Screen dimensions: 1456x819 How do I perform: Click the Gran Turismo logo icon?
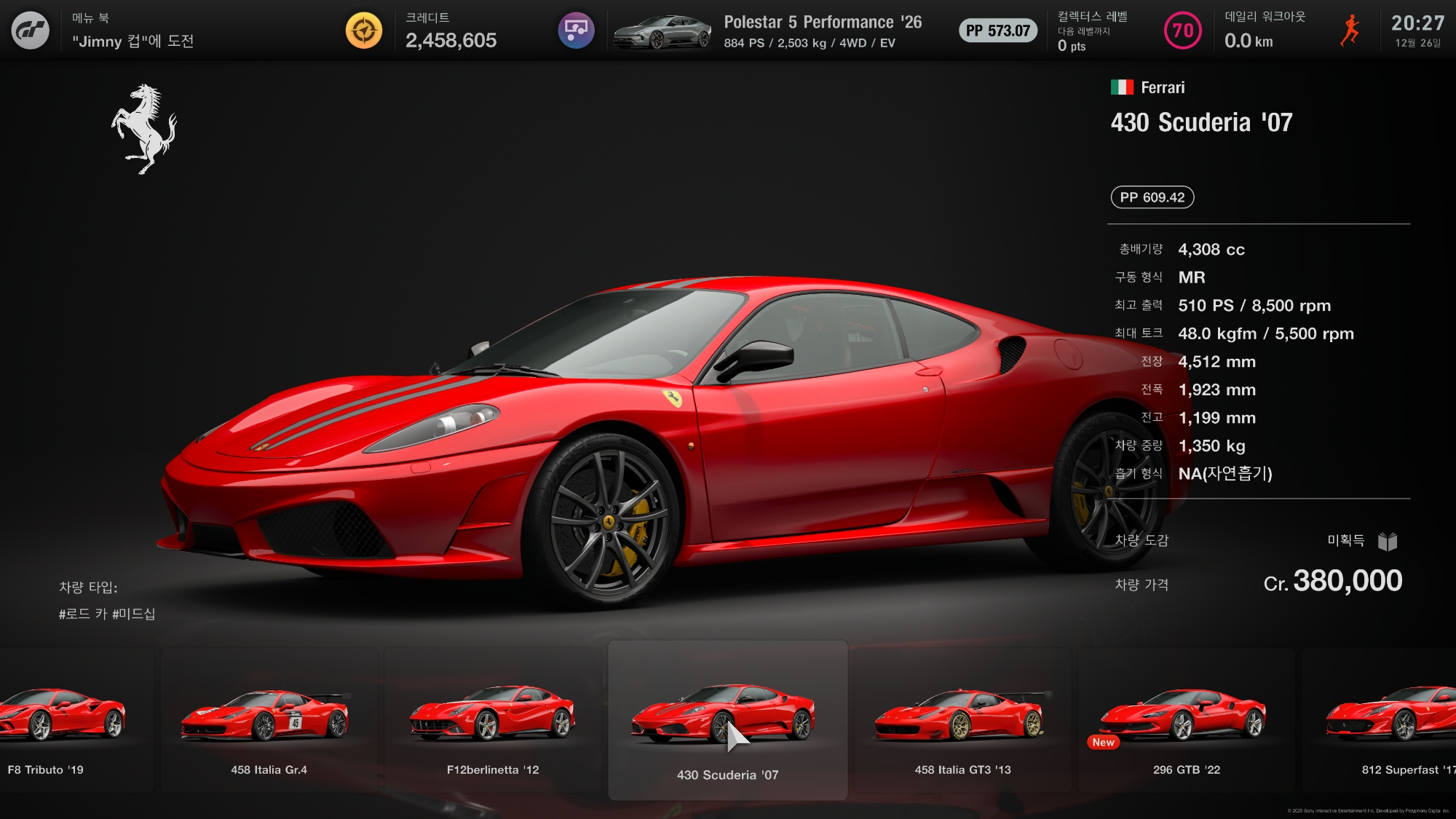coord(31,31)
